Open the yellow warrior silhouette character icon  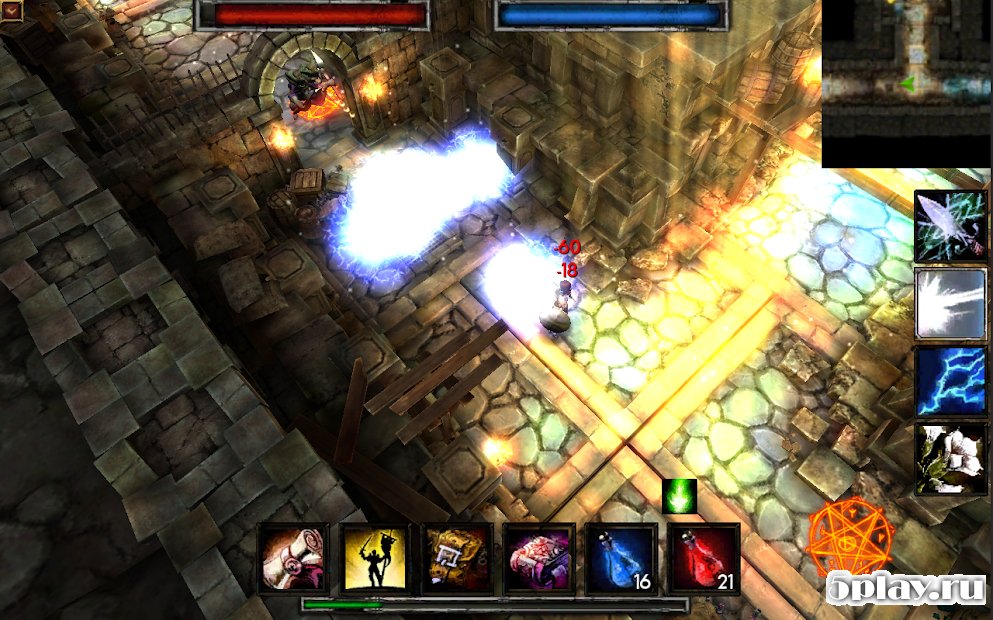375,559
